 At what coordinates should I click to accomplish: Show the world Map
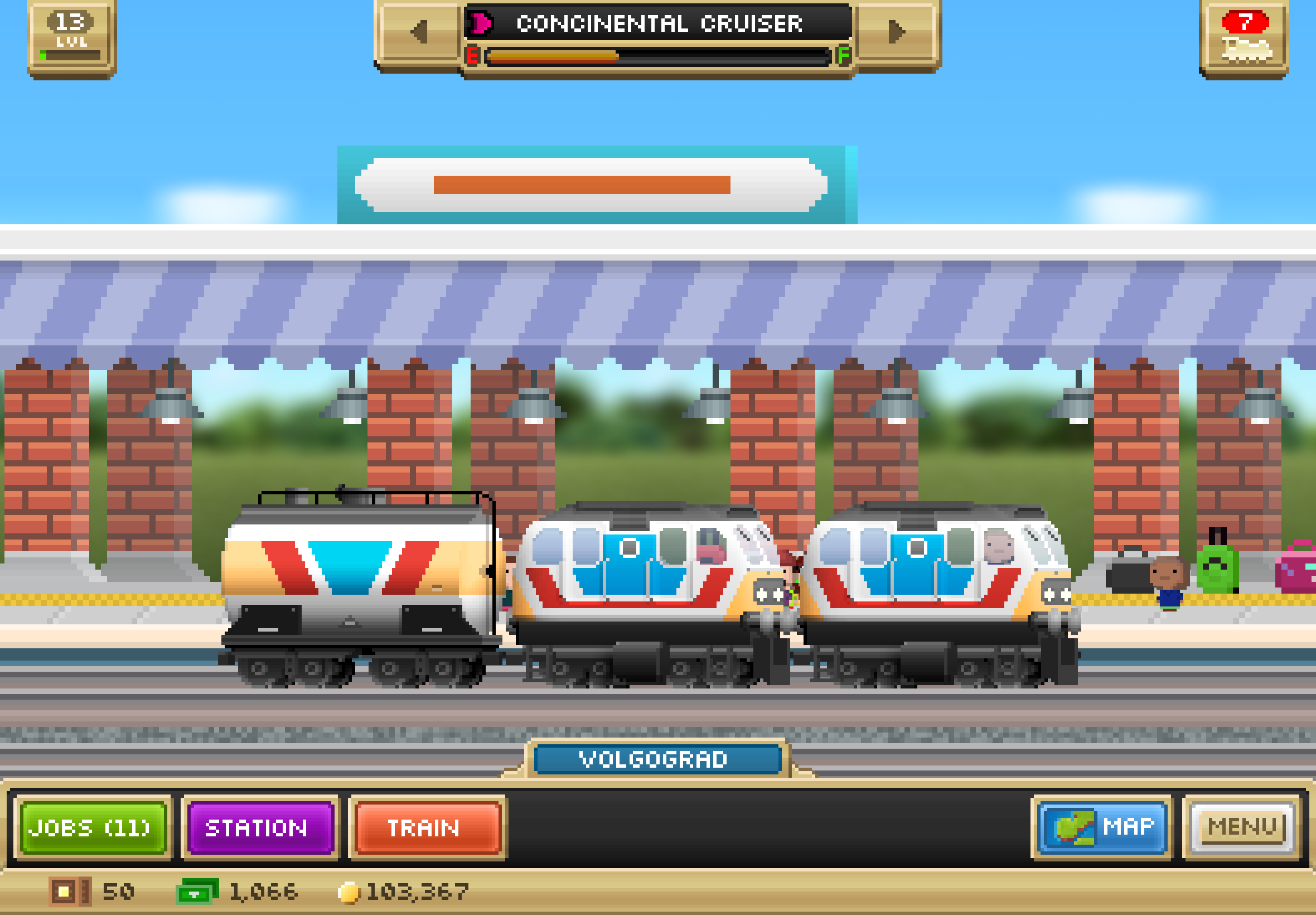[x=1102, y=828]
